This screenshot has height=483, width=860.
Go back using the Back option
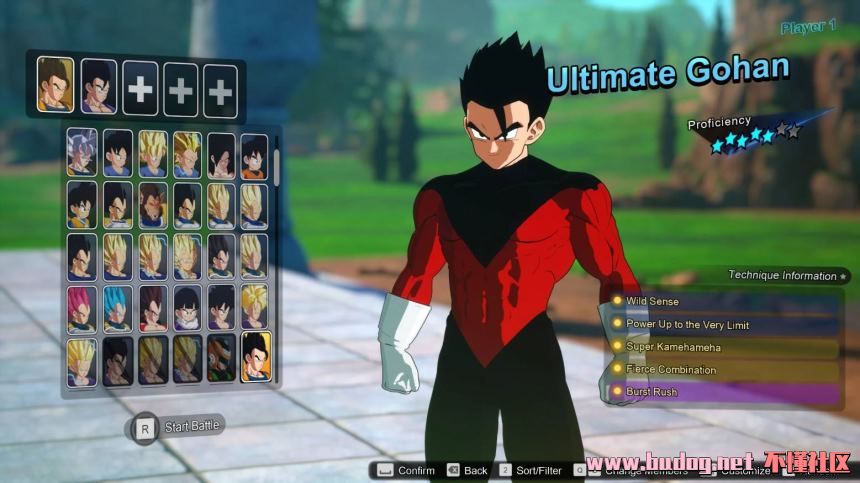coord(467,470)
